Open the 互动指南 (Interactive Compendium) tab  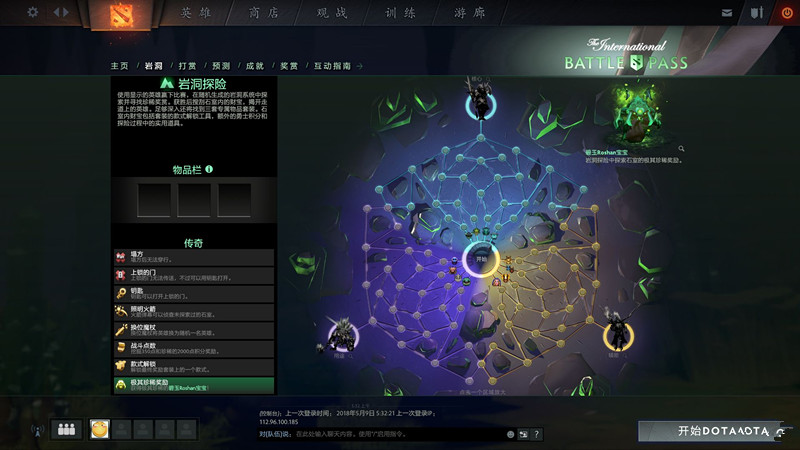[332, 66]
